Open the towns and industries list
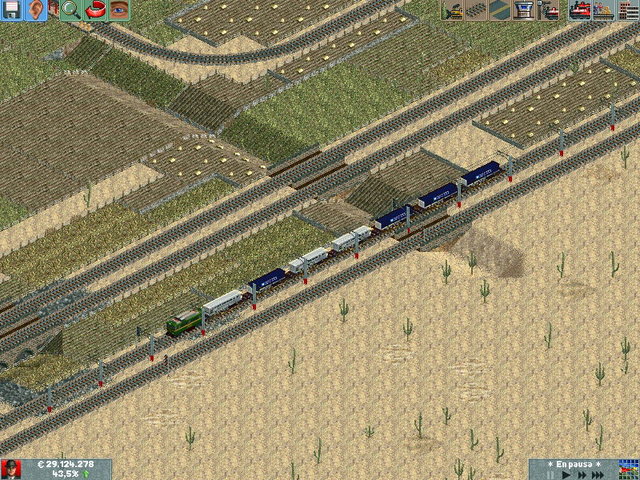Viewport: 640px width, 480px height. tap(626, 11)
